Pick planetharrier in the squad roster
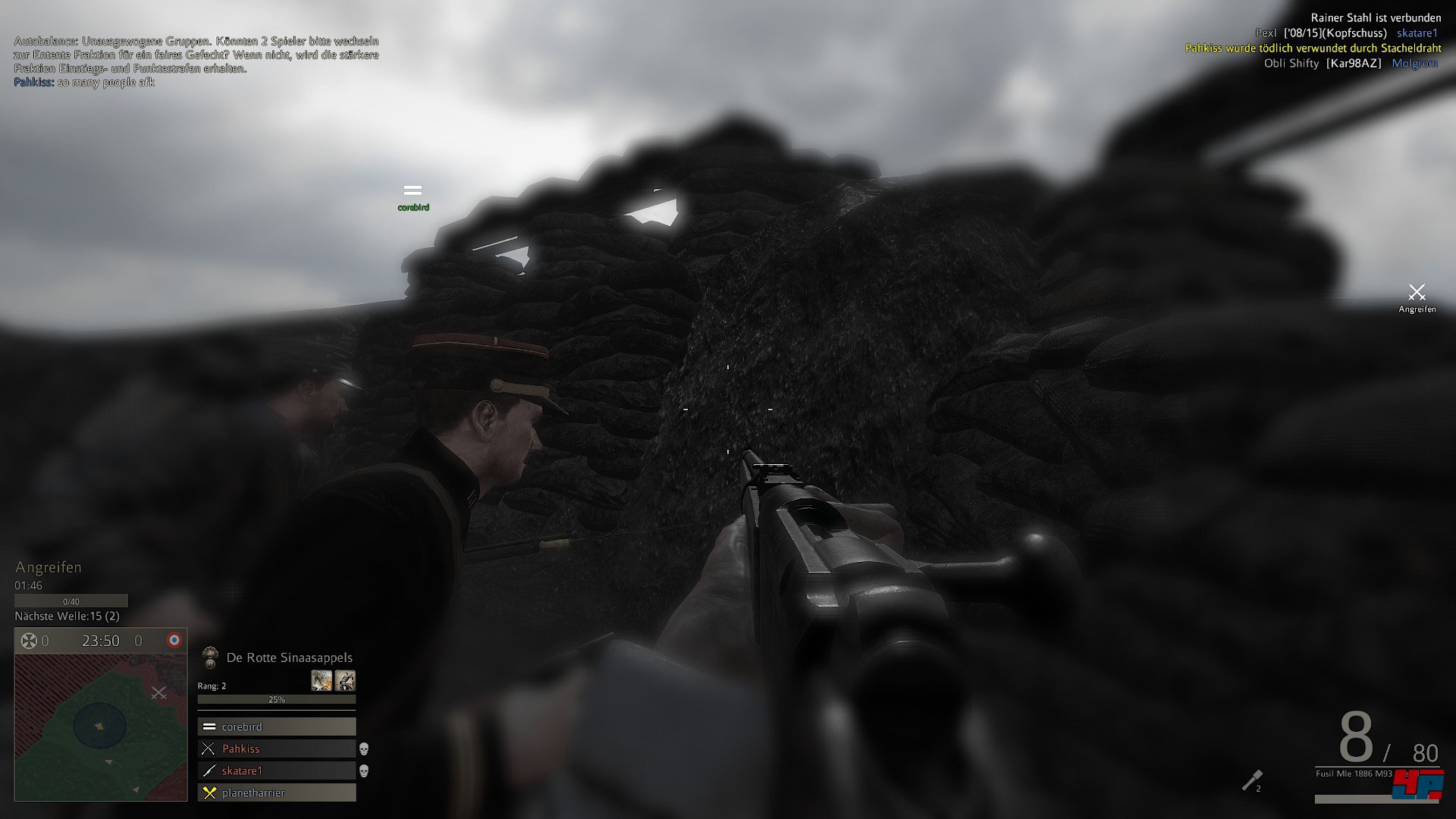This screenshot has width=1456, height=819. coord(277,792)
